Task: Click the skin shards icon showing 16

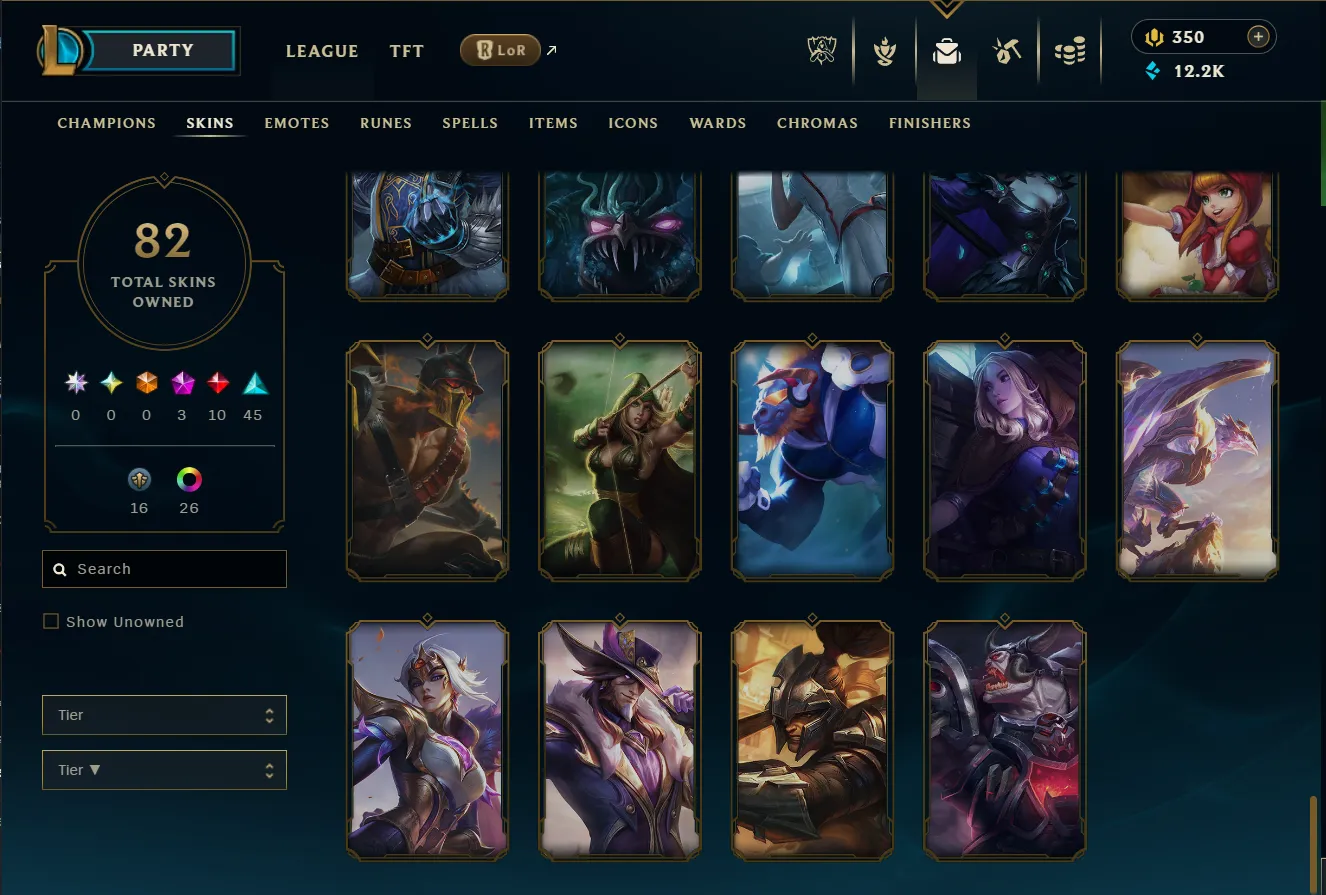Action: (138, 481)
